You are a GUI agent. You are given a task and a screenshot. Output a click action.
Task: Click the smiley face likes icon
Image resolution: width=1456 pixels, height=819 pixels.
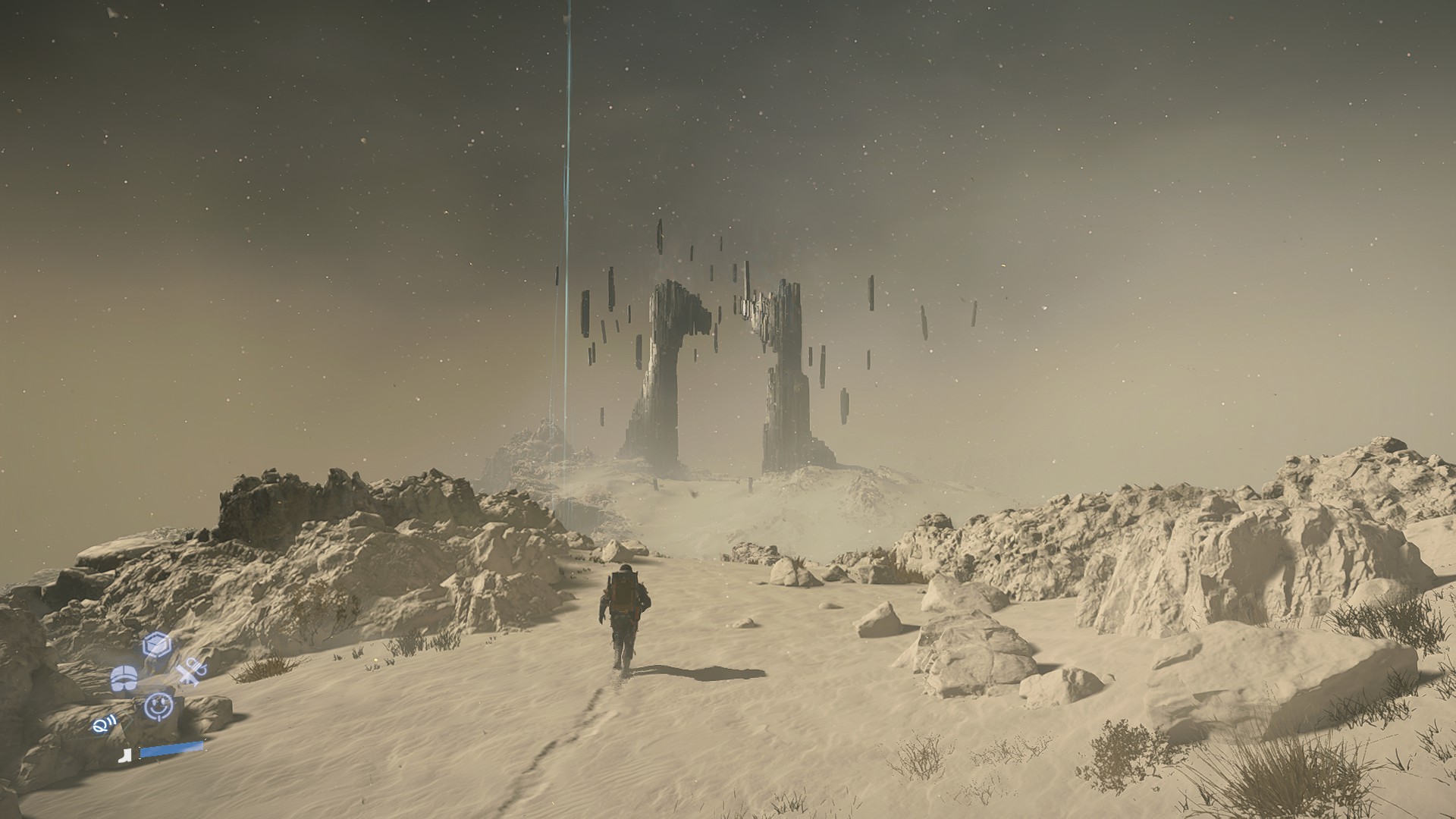coord(159,706)
